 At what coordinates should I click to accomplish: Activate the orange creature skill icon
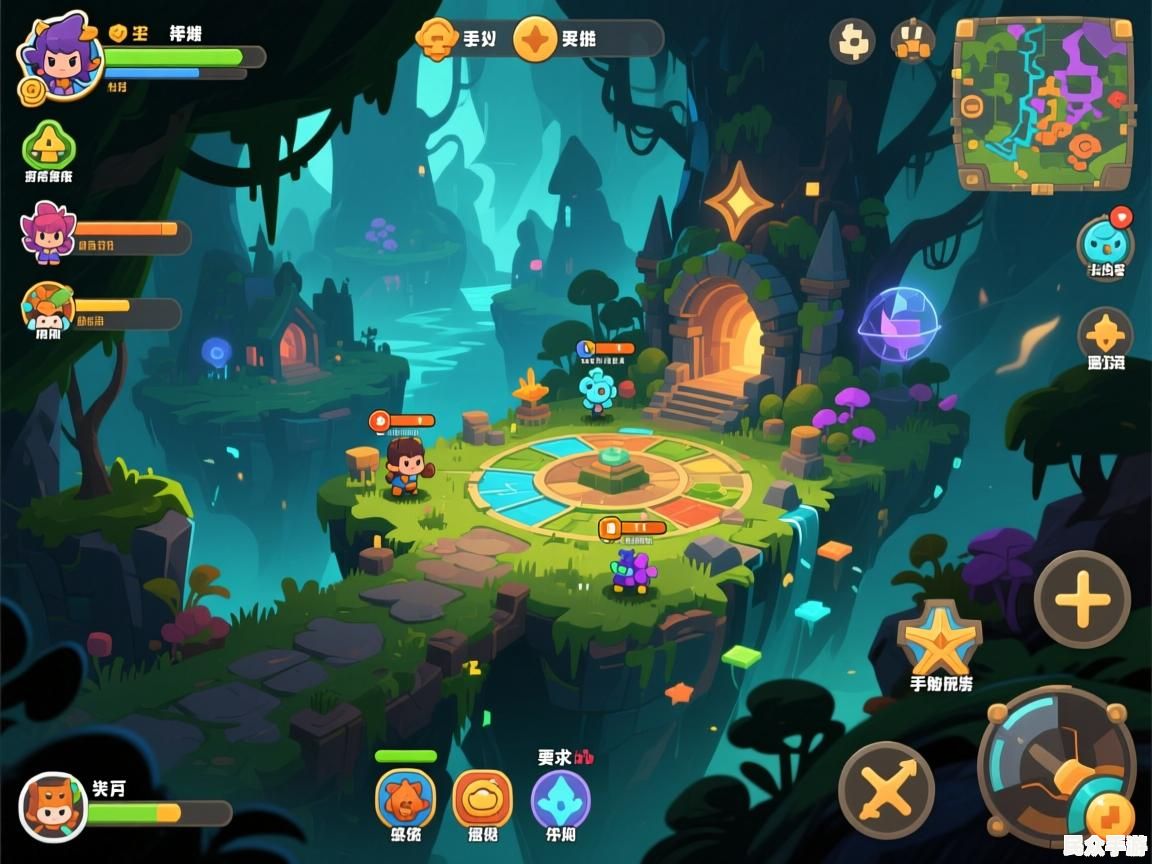point(405,798)
